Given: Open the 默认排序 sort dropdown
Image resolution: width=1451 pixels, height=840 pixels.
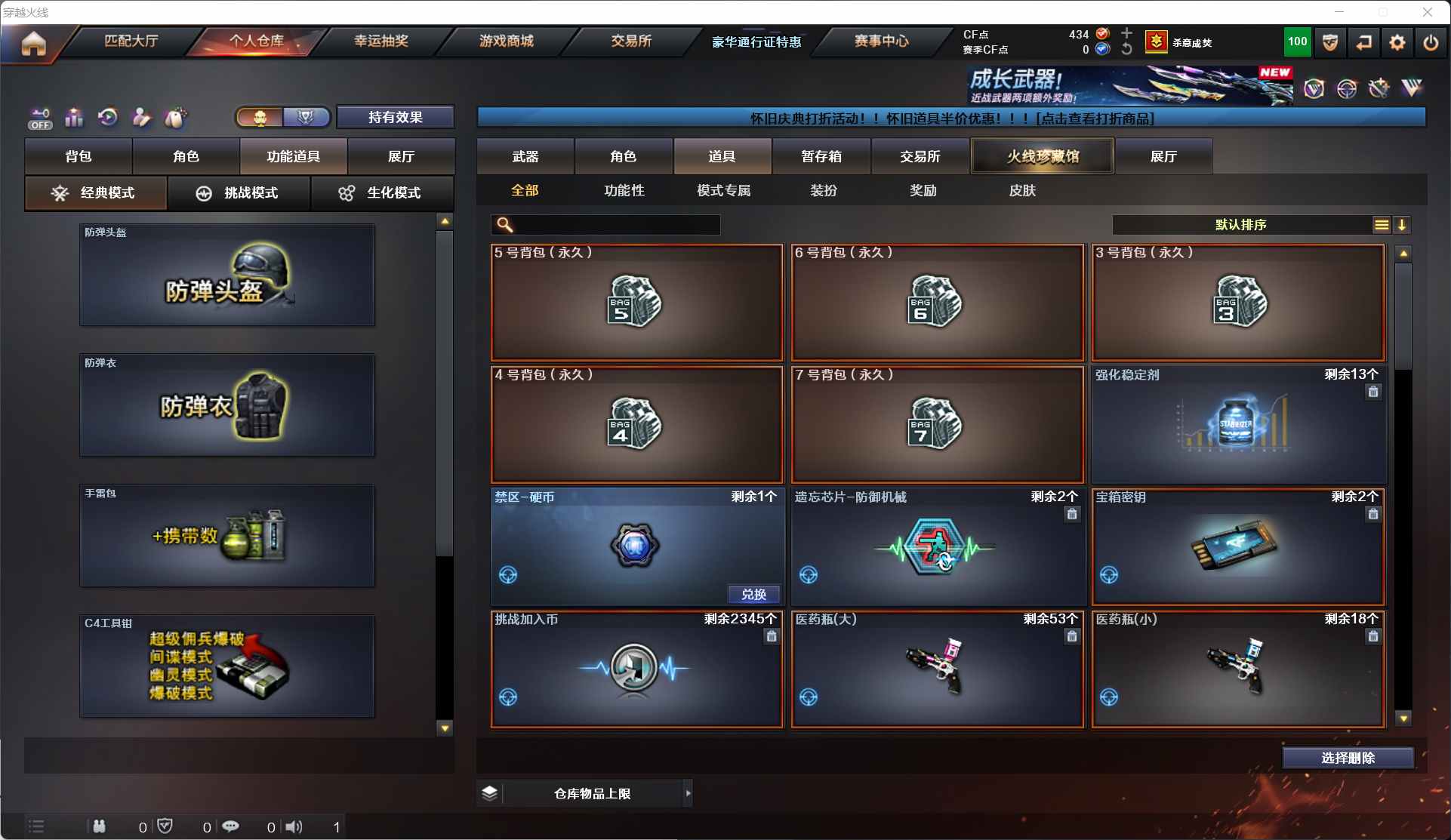Looking at the screenshot, I should pos(1242,225).
